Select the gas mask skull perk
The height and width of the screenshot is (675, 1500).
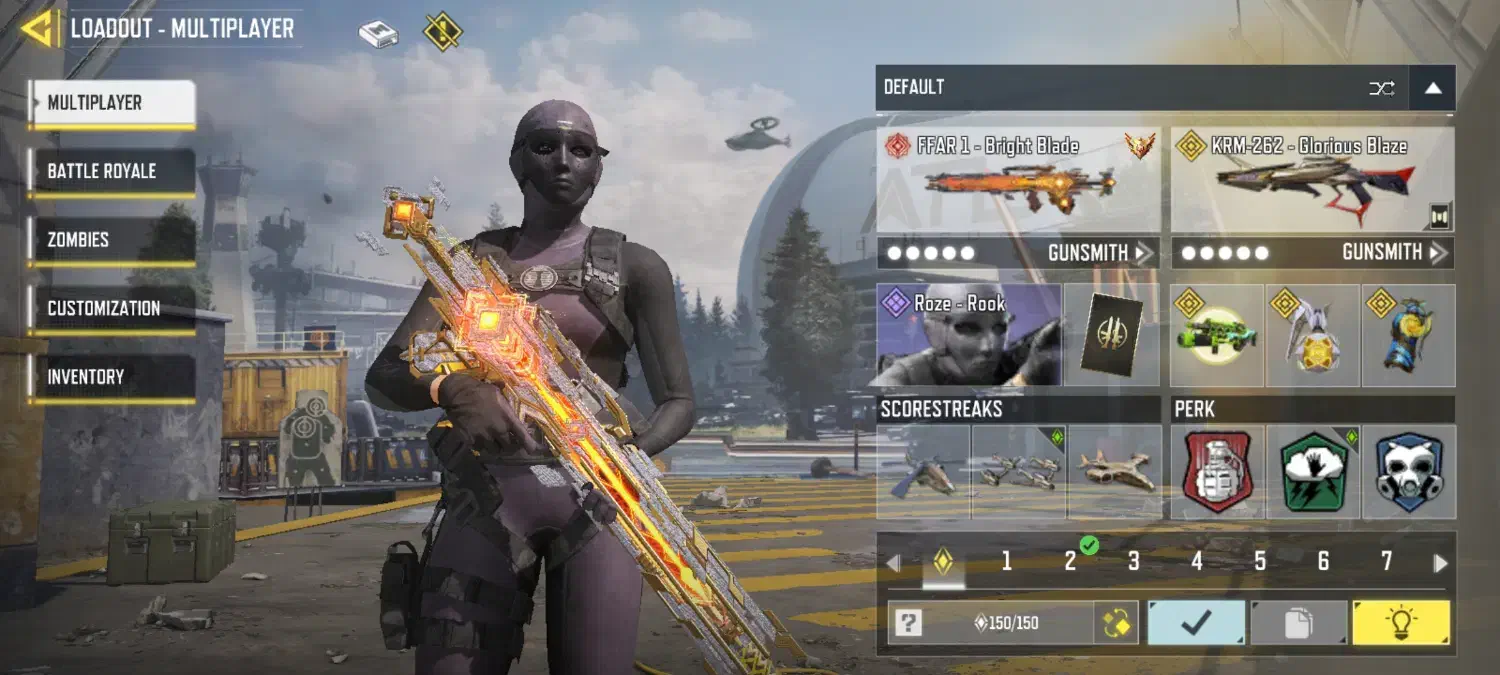(1409, 472)
